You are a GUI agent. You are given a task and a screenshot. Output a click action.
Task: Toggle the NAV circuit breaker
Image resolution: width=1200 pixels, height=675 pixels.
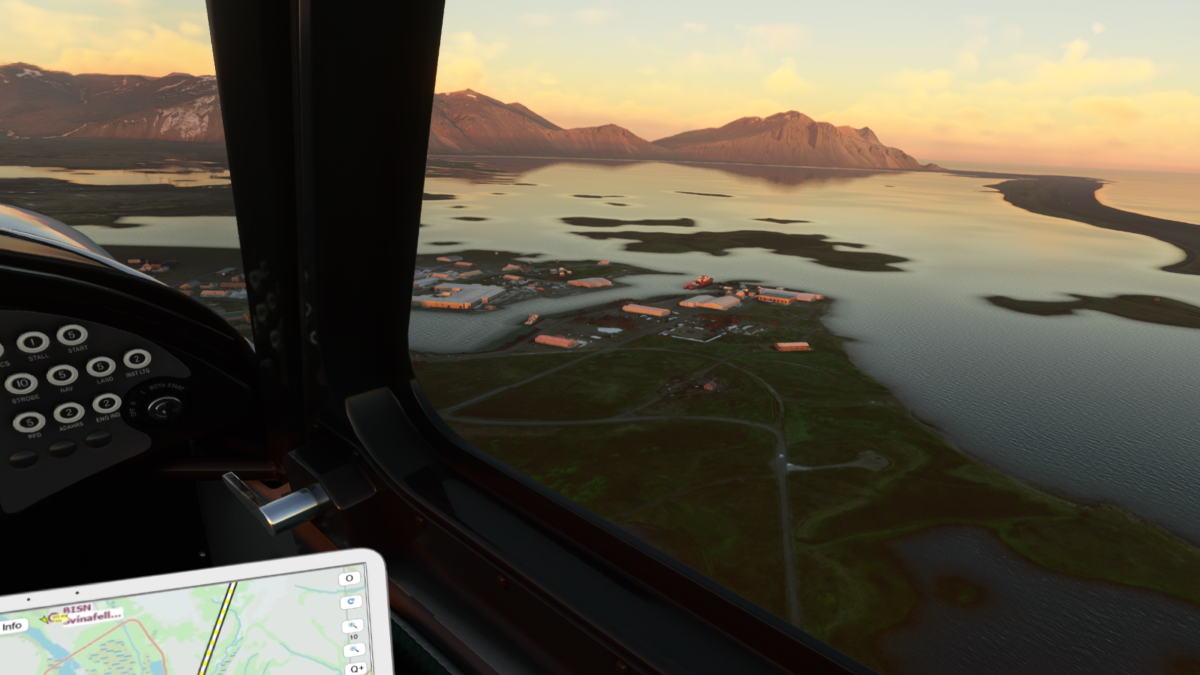(x=62, y=375)
